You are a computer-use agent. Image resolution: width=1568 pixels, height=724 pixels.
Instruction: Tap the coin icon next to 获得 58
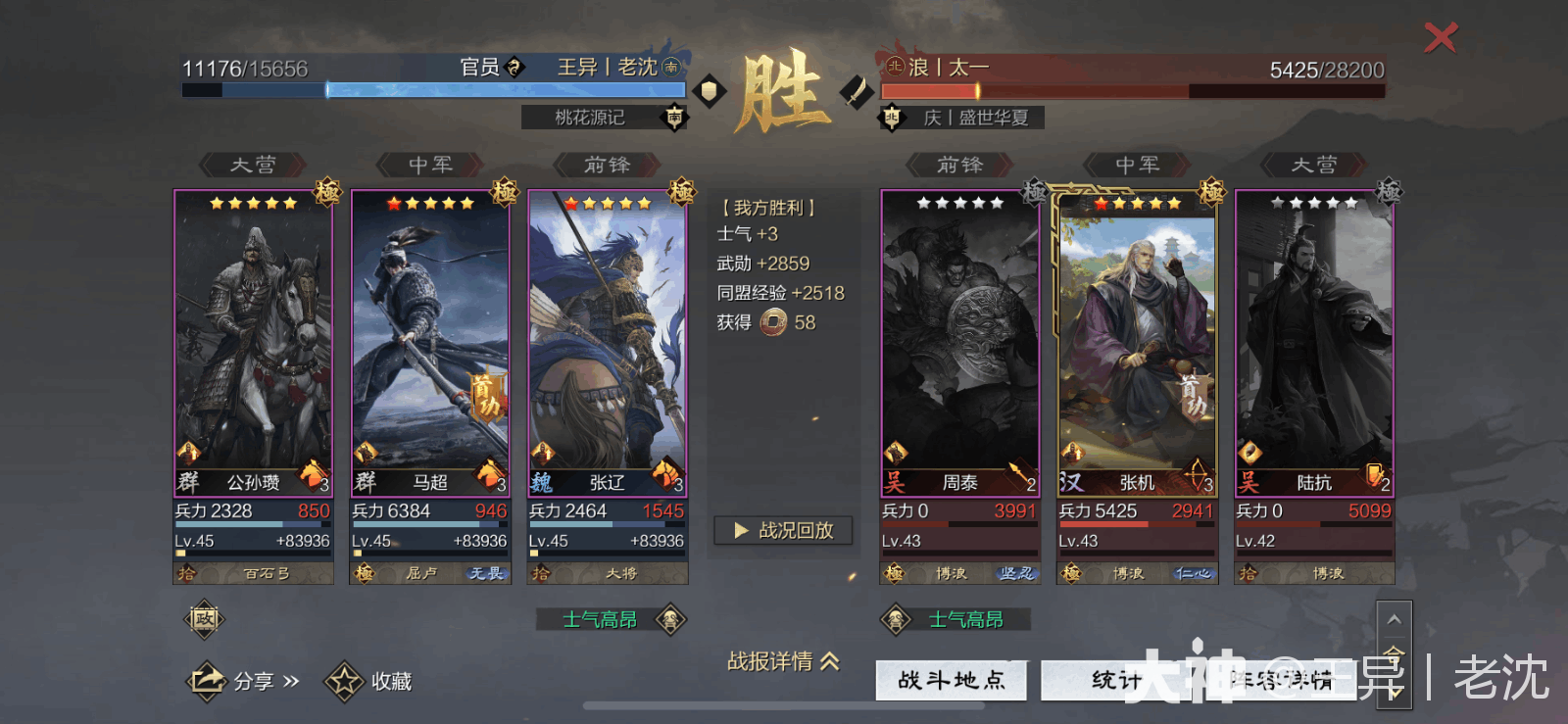click(x=773, y=322)
